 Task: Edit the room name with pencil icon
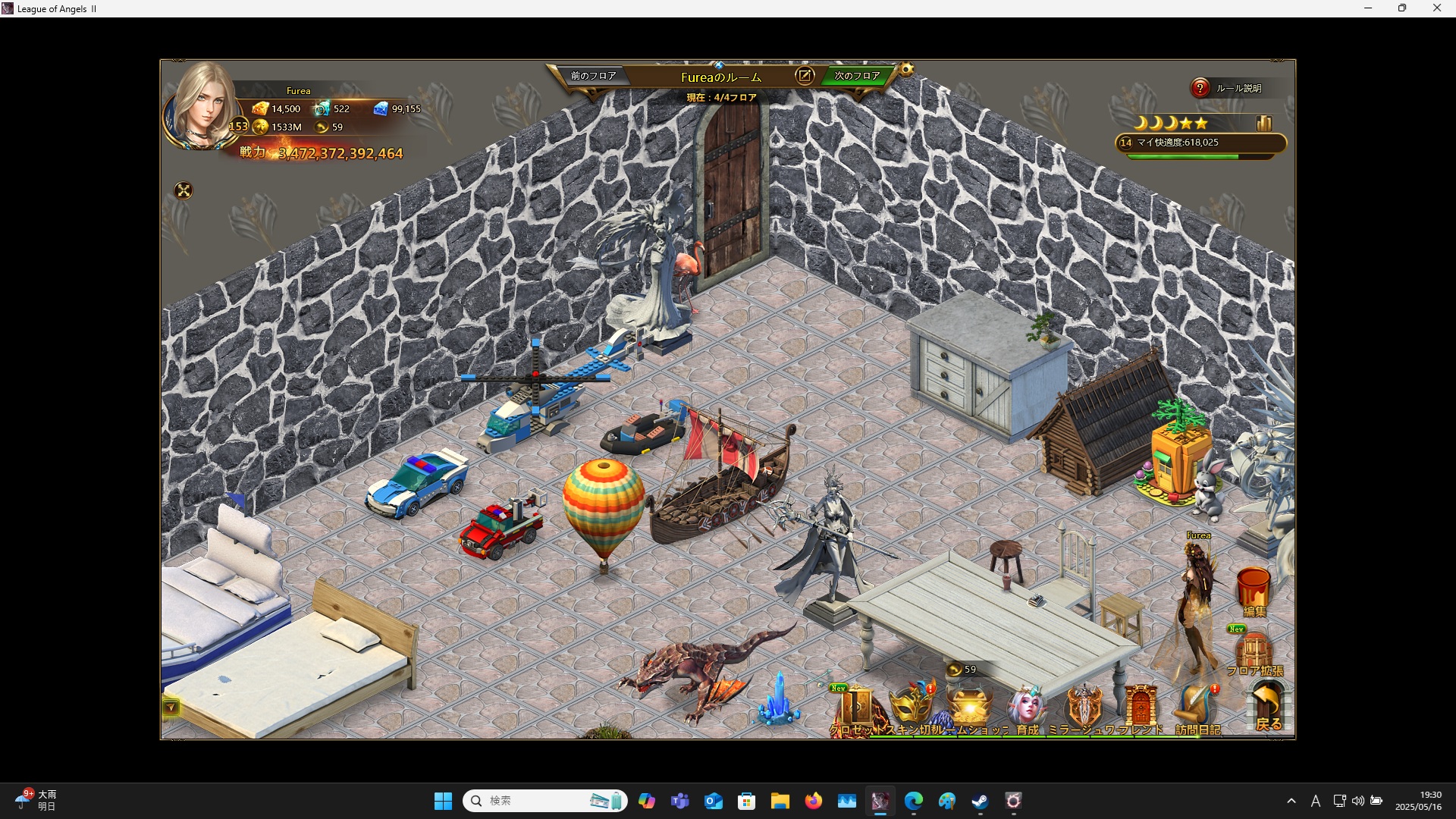[805, 76]
